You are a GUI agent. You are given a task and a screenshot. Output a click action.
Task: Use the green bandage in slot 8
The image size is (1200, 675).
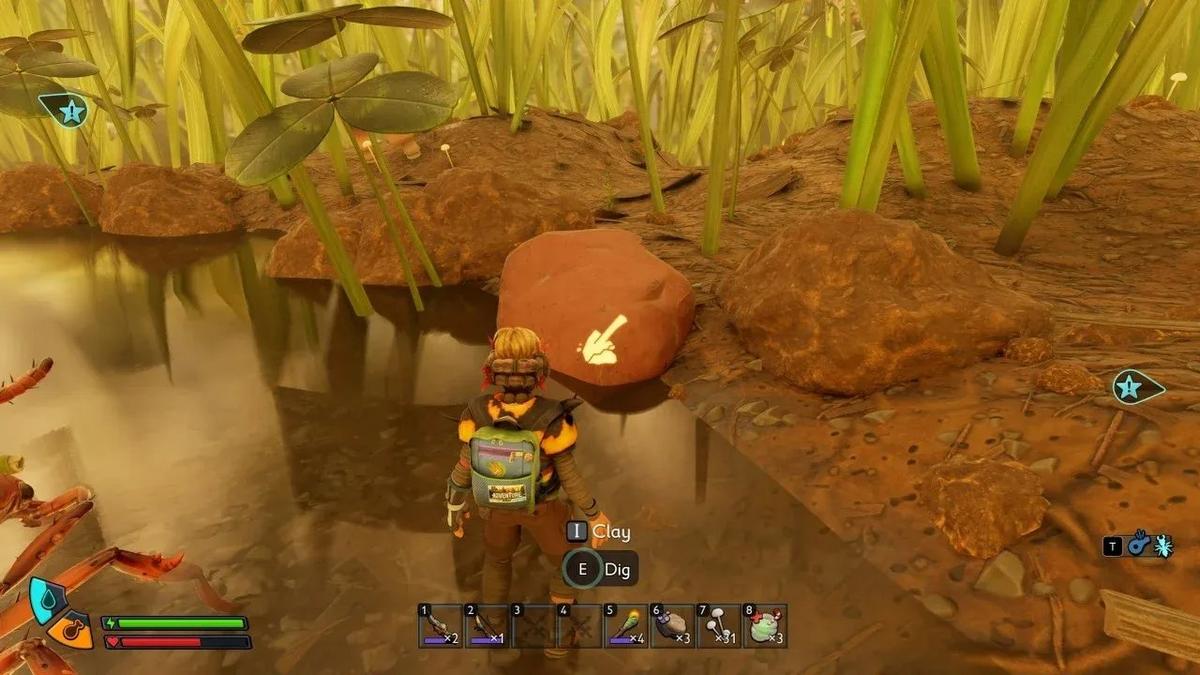coord(765,626)
